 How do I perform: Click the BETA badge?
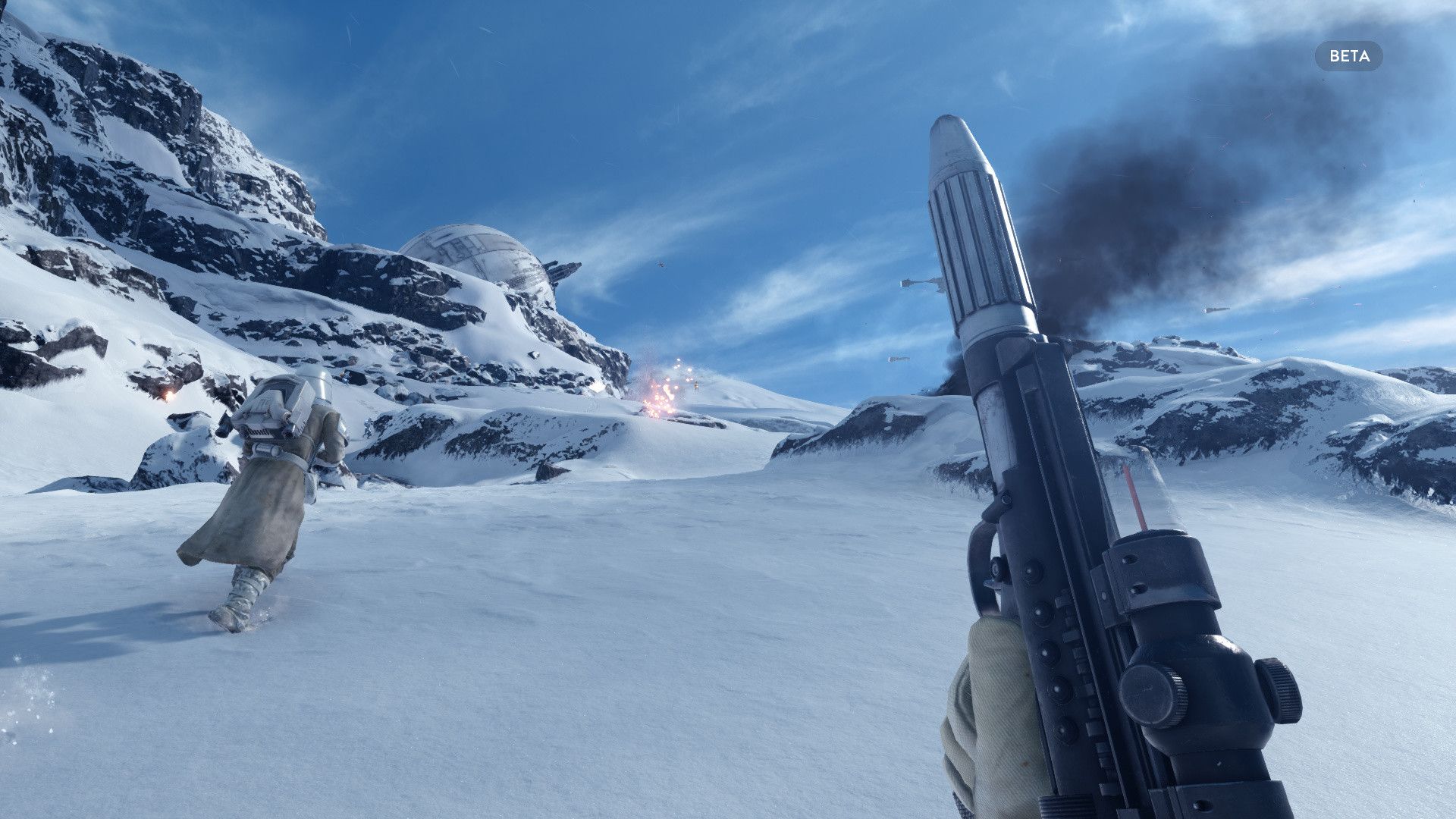point(1348,56)
